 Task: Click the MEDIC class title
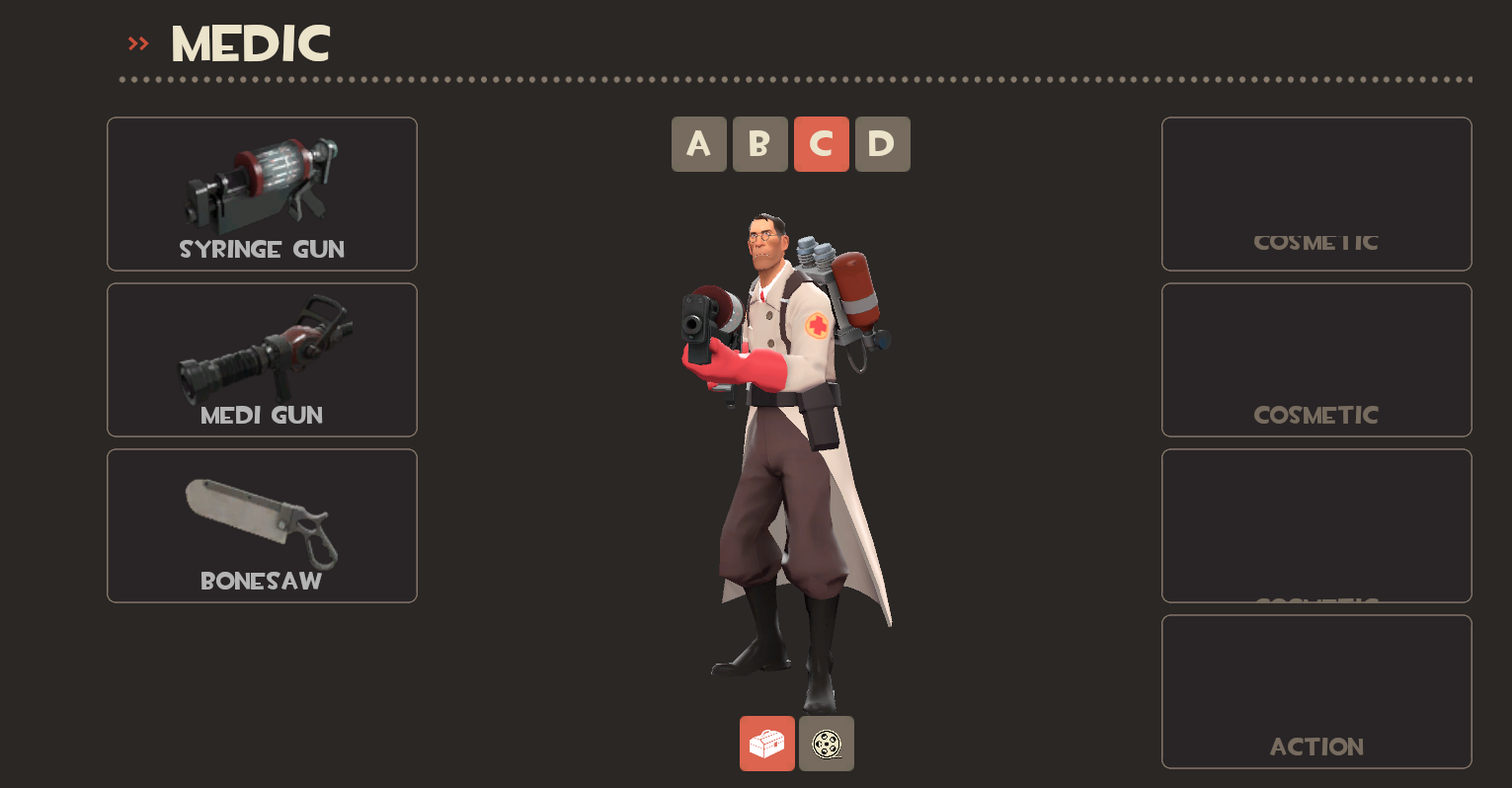pyautogui.click(x=249, y=42)
